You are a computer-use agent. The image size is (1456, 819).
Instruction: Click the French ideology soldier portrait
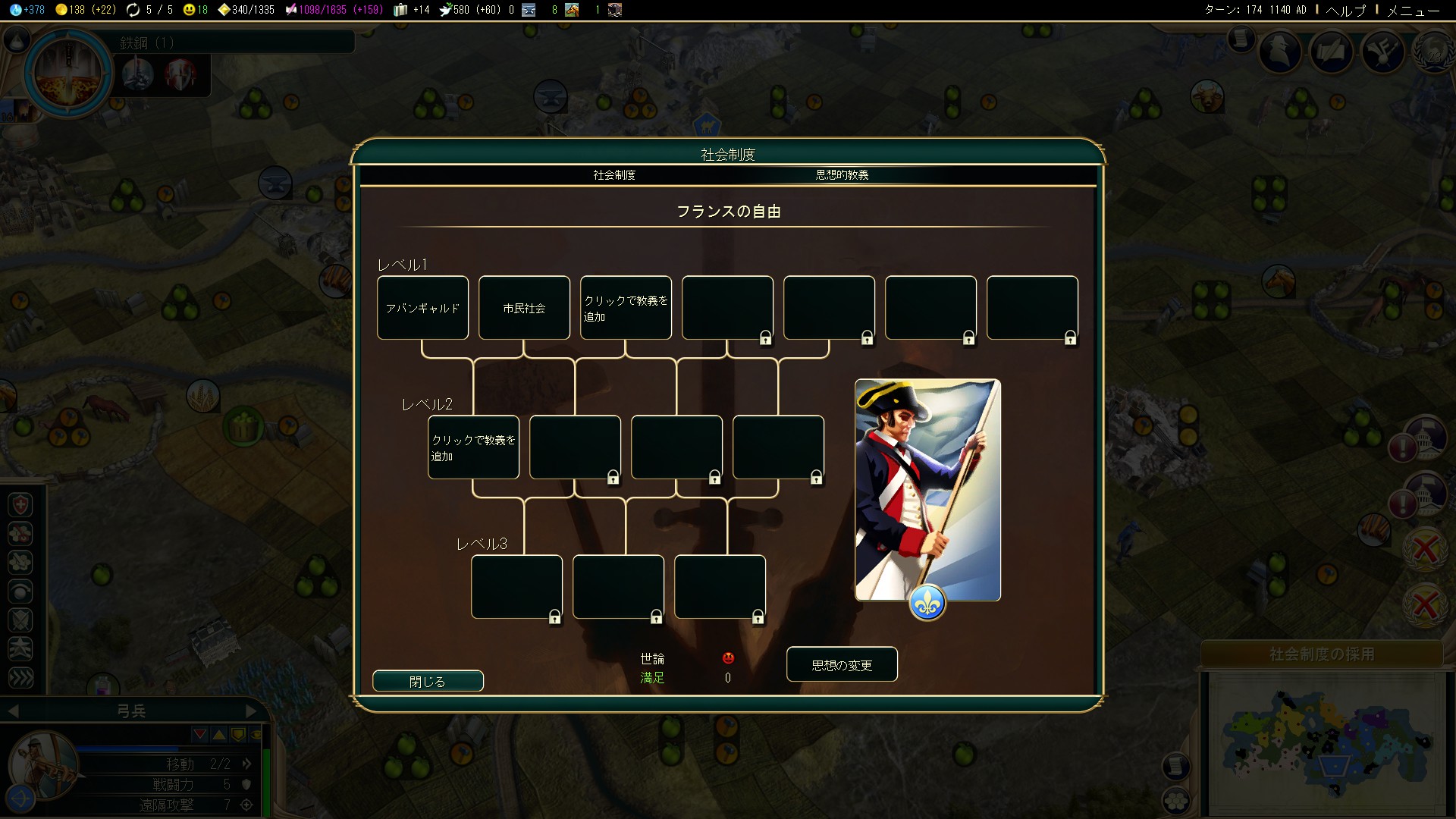927,490
